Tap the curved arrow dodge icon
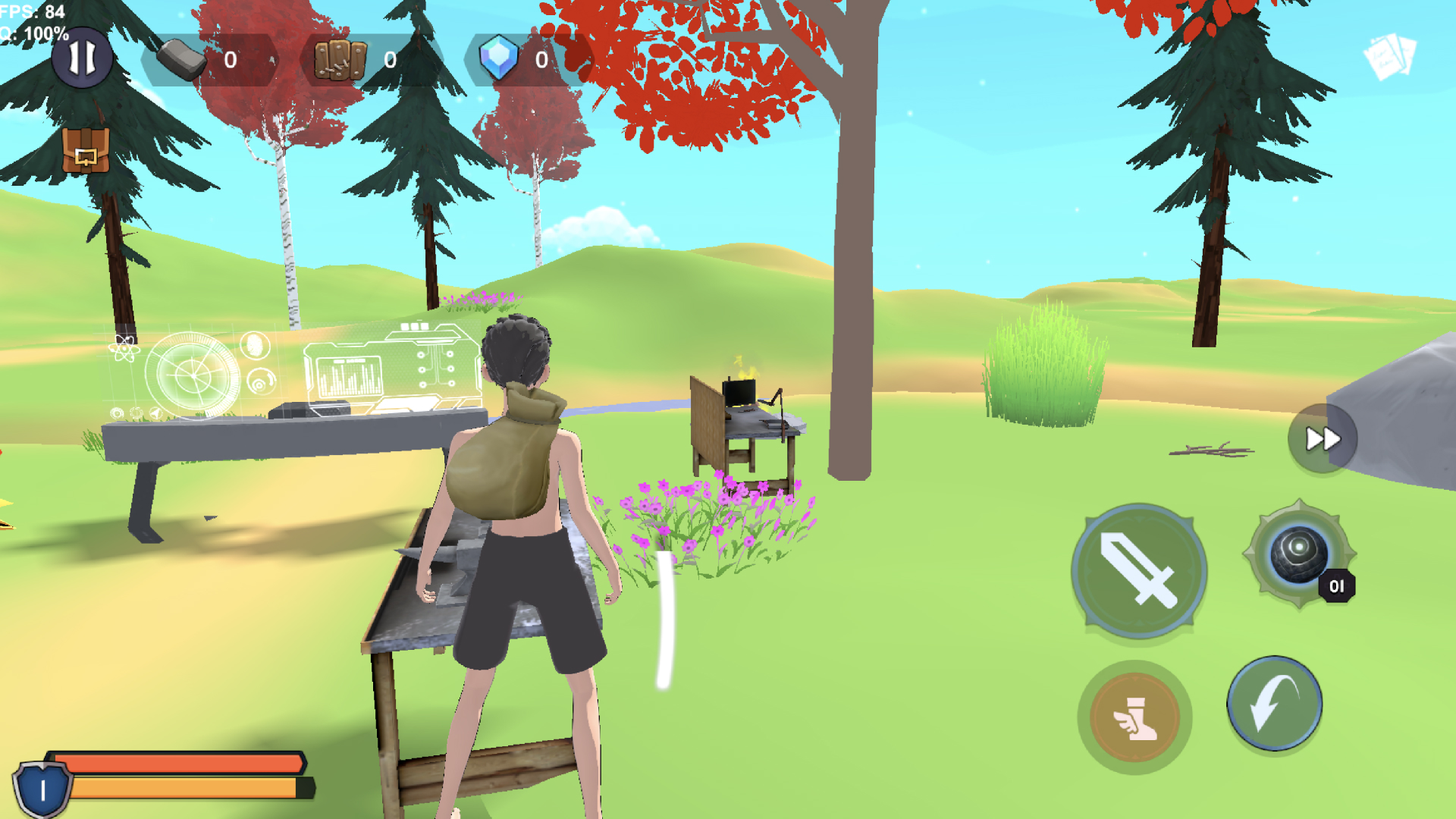 click(x=1274, y=704)
